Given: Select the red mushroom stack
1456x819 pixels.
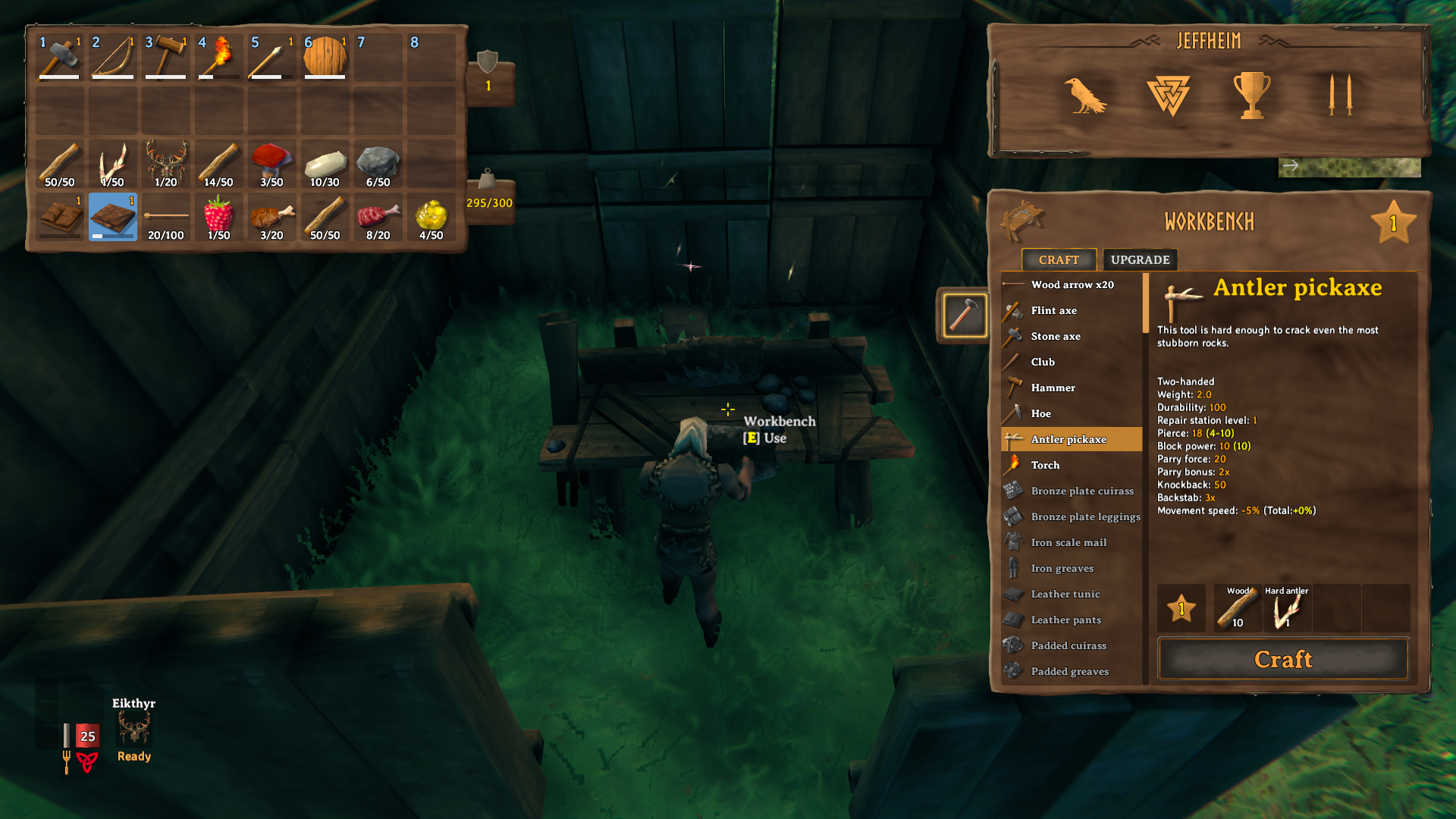Looking at the screenshot, I should pos(272,164).
